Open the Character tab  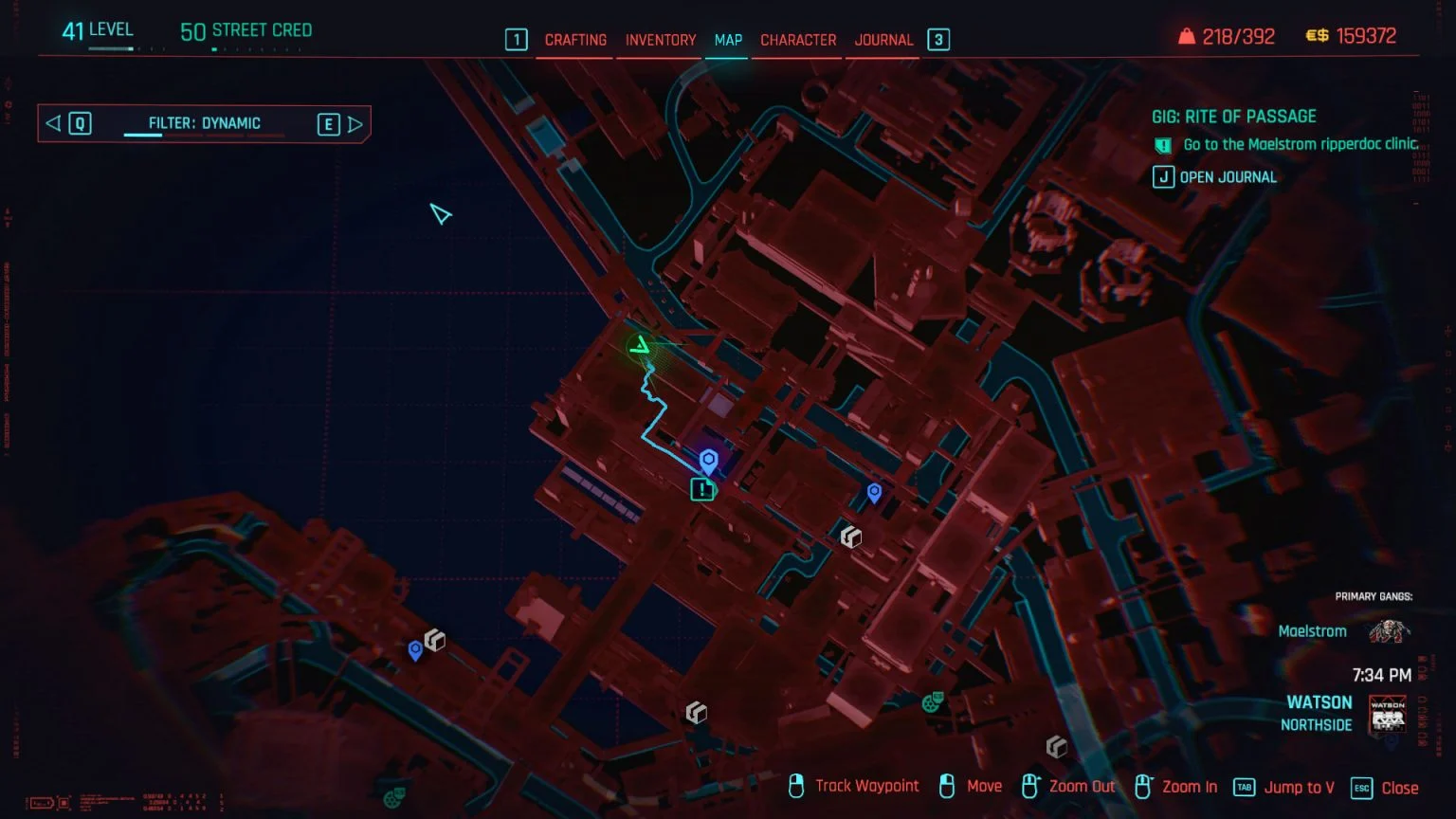797,40
